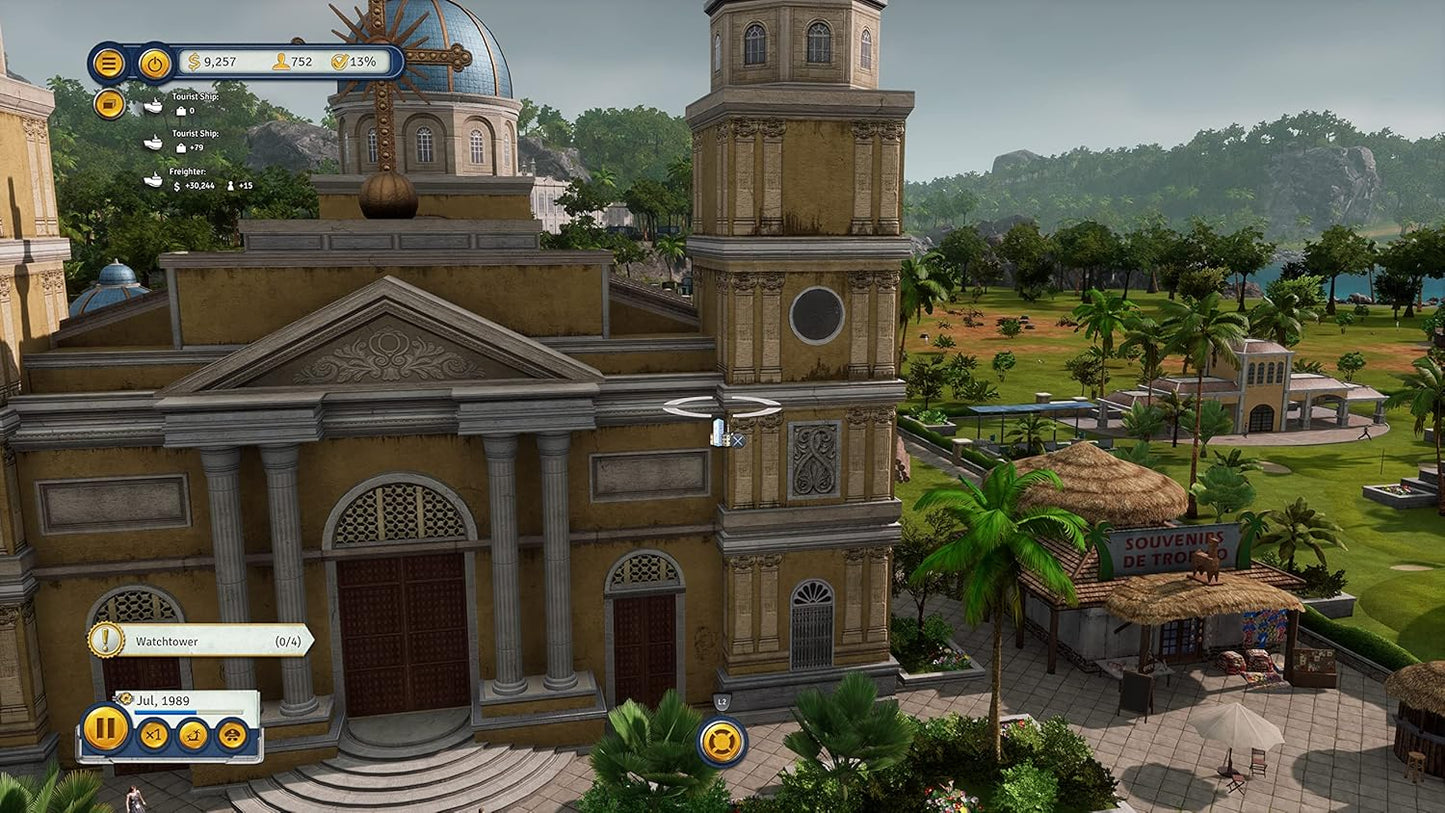Click the round button right of x1

click(193, 735)
